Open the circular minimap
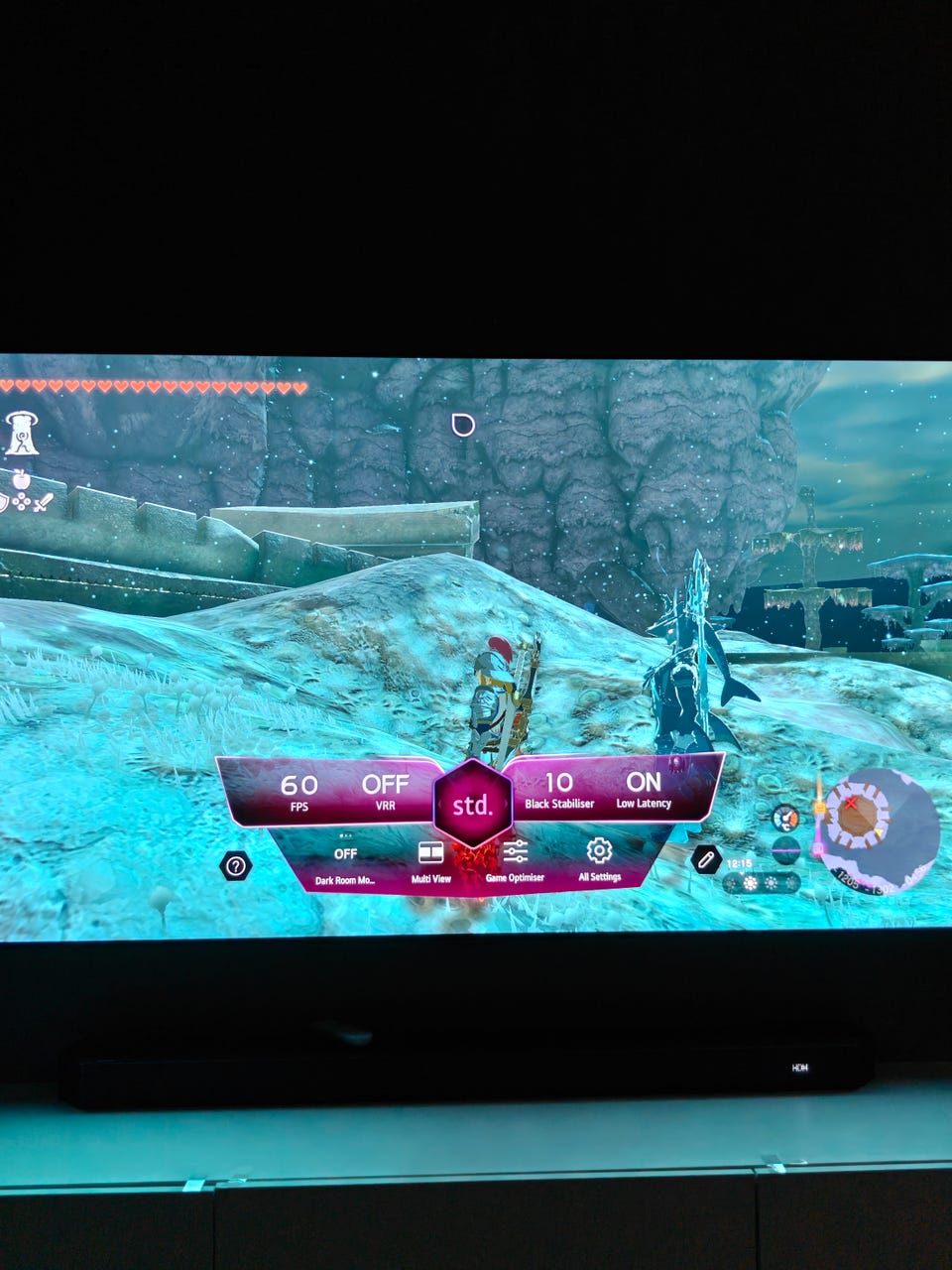This screenshot has height=1270, width=952. 877,827
